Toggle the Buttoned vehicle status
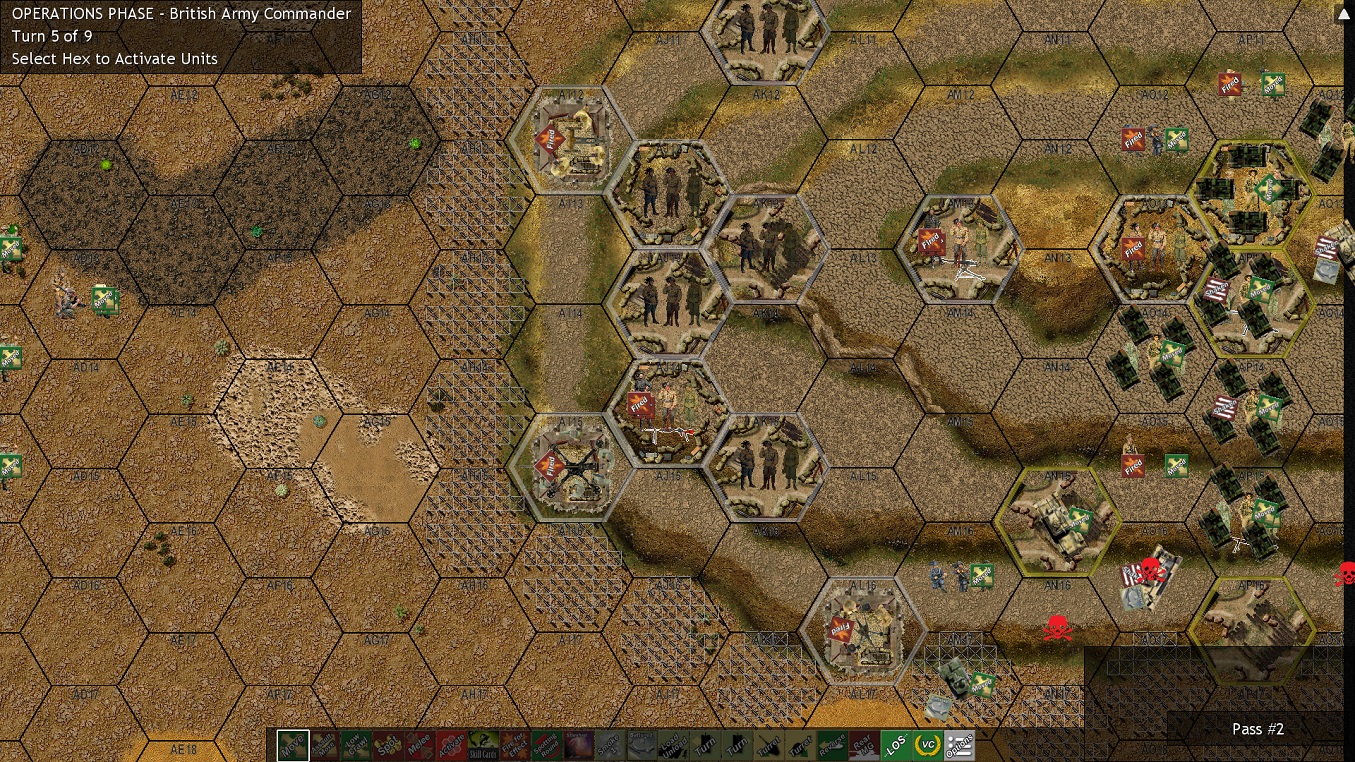The height and width of the screenshot is (762, 1355). [x=642, y=746]
